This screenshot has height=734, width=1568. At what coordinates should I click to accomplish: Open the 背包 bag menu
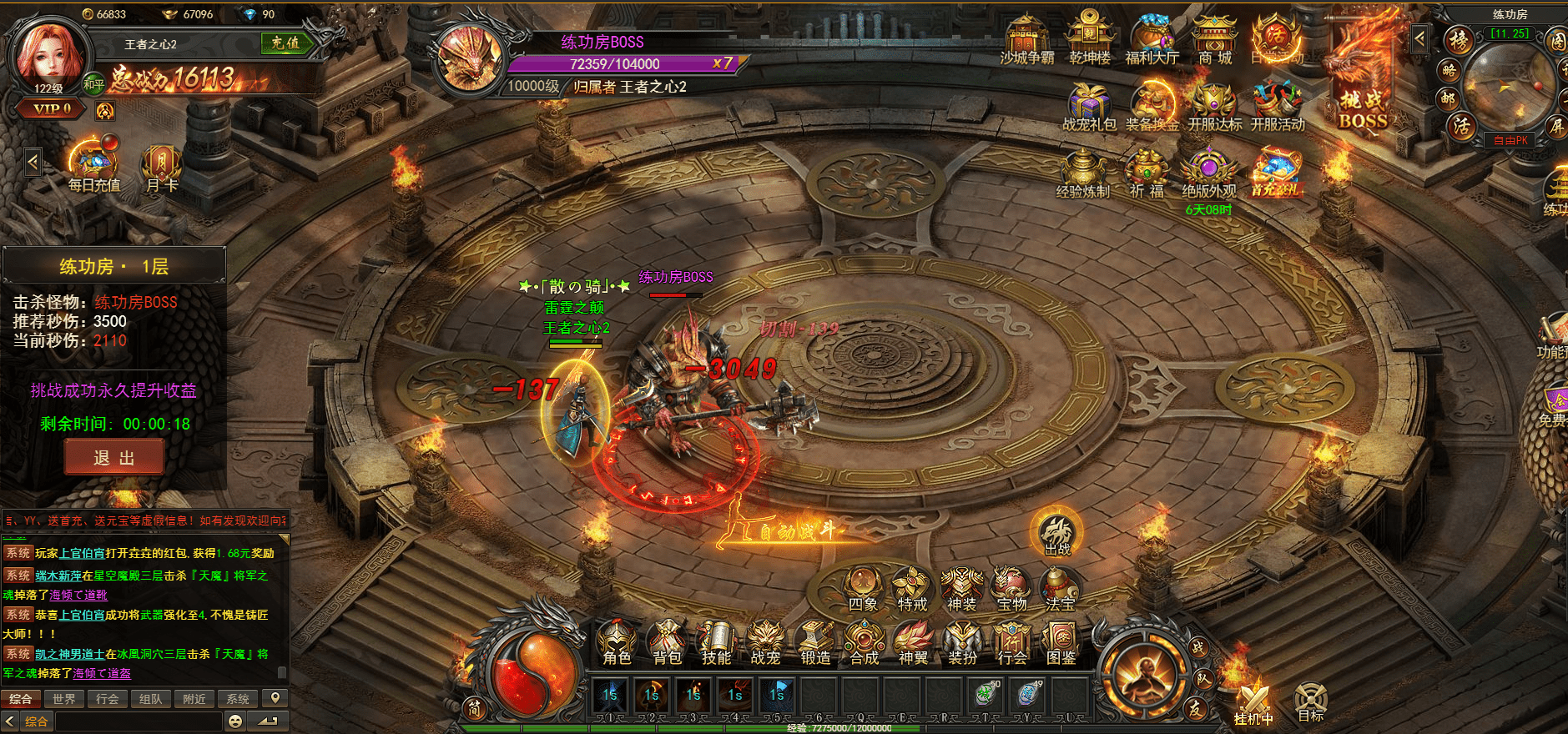667,643
